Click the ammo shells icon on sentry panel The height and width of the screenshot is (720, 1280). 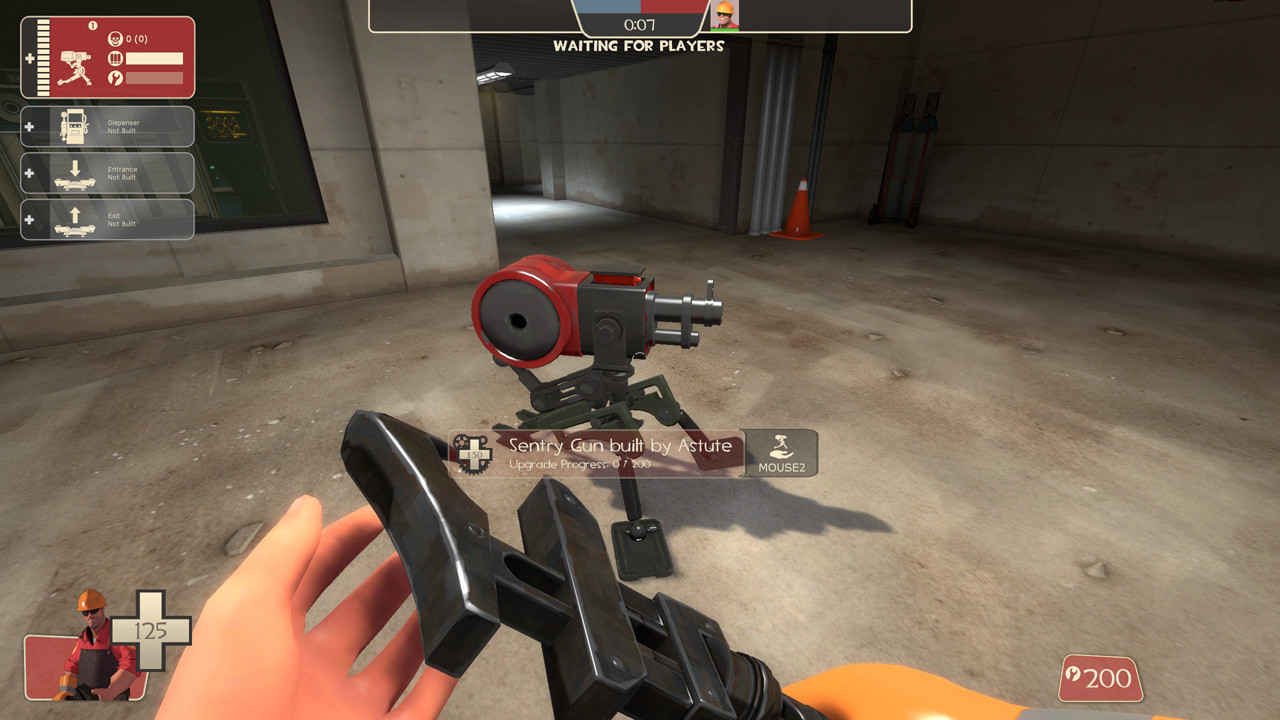(x=117, y=56)
